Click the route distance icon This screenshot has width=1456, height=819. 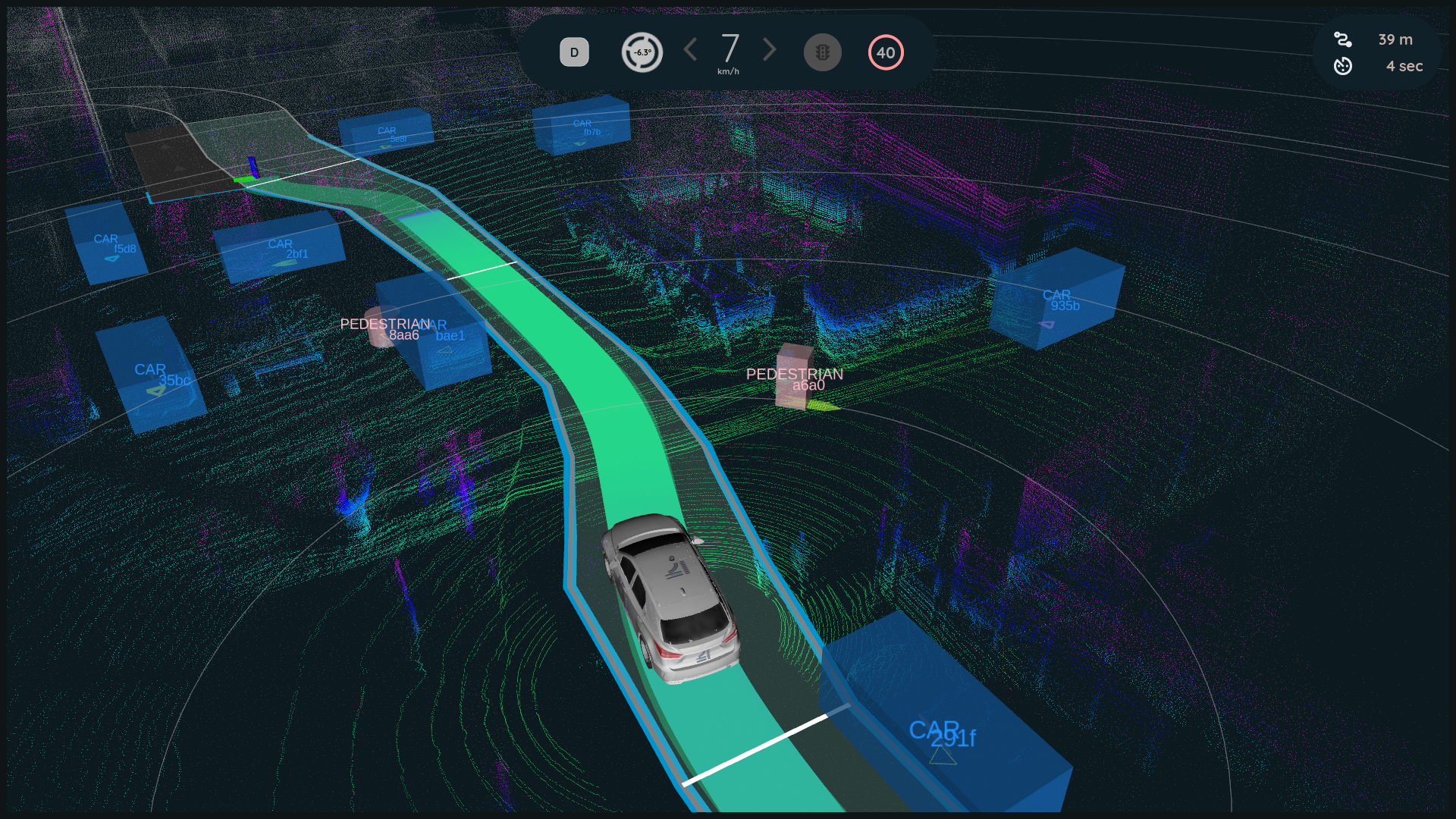pos(1343,39)
